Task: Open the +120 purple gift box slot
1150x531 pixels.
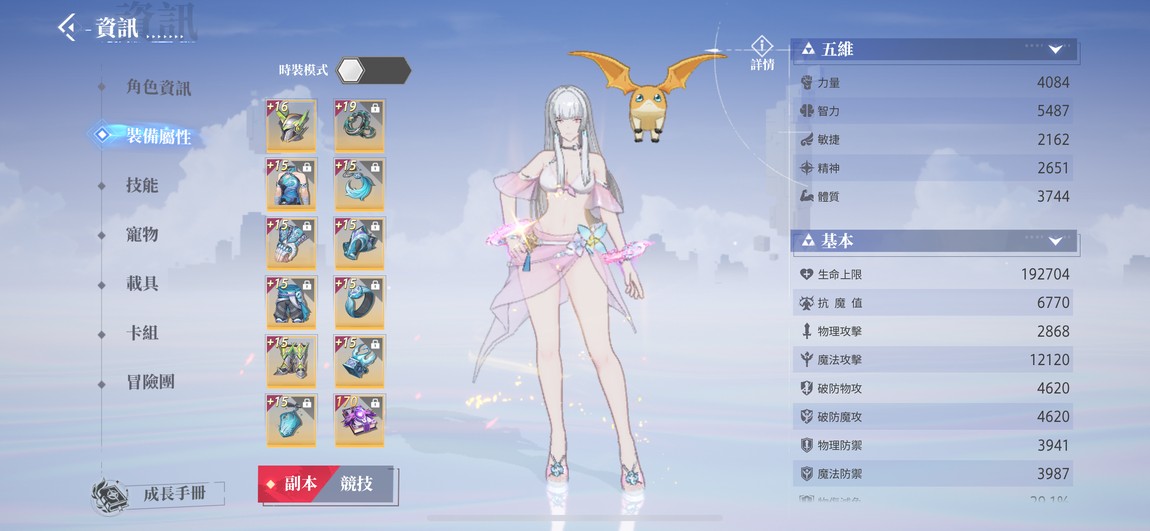Action: (359, 420)
